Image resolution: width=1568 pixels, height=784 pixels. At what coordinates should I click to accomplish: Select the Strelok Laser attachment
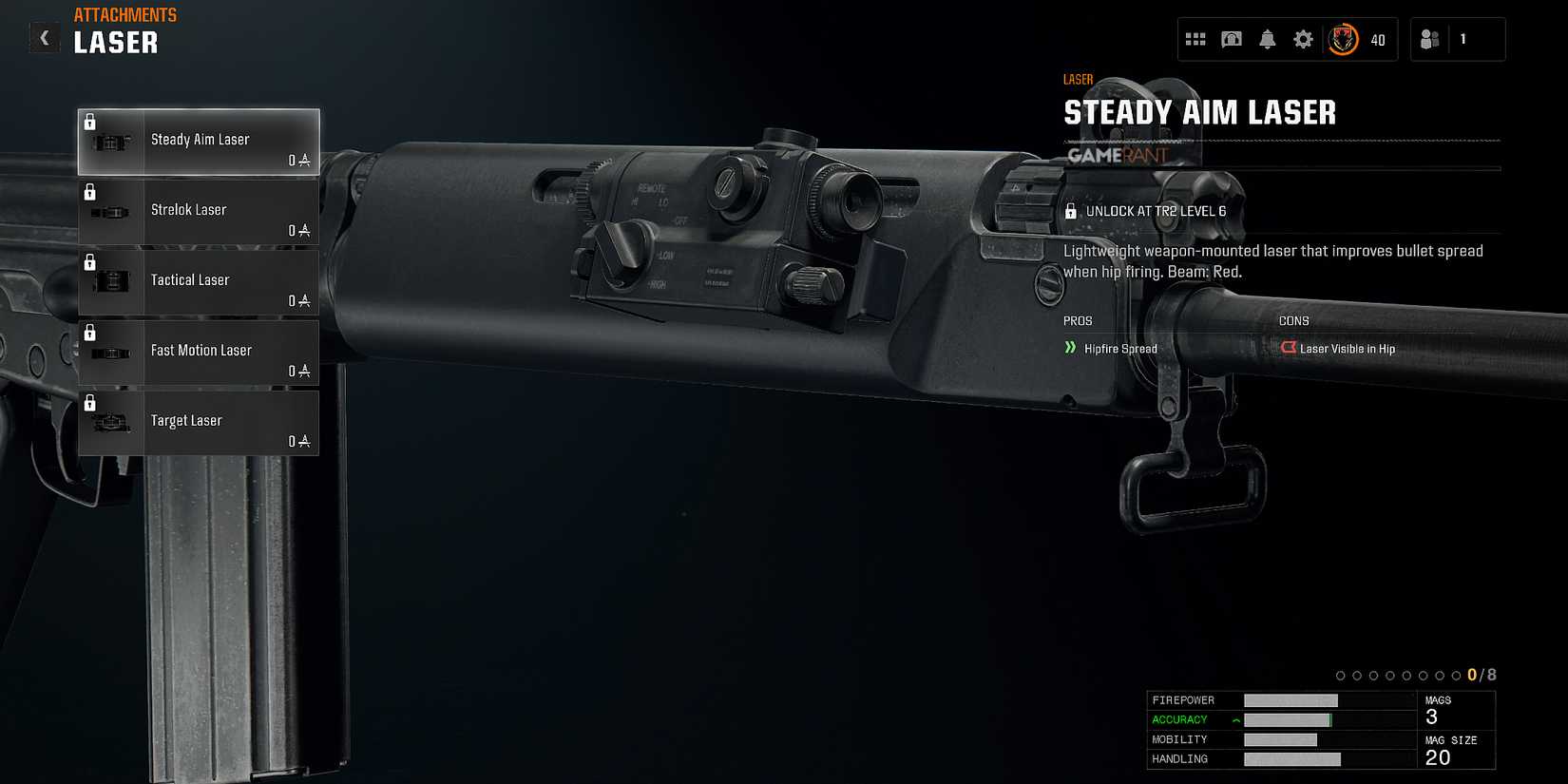[x=199, y=211]
